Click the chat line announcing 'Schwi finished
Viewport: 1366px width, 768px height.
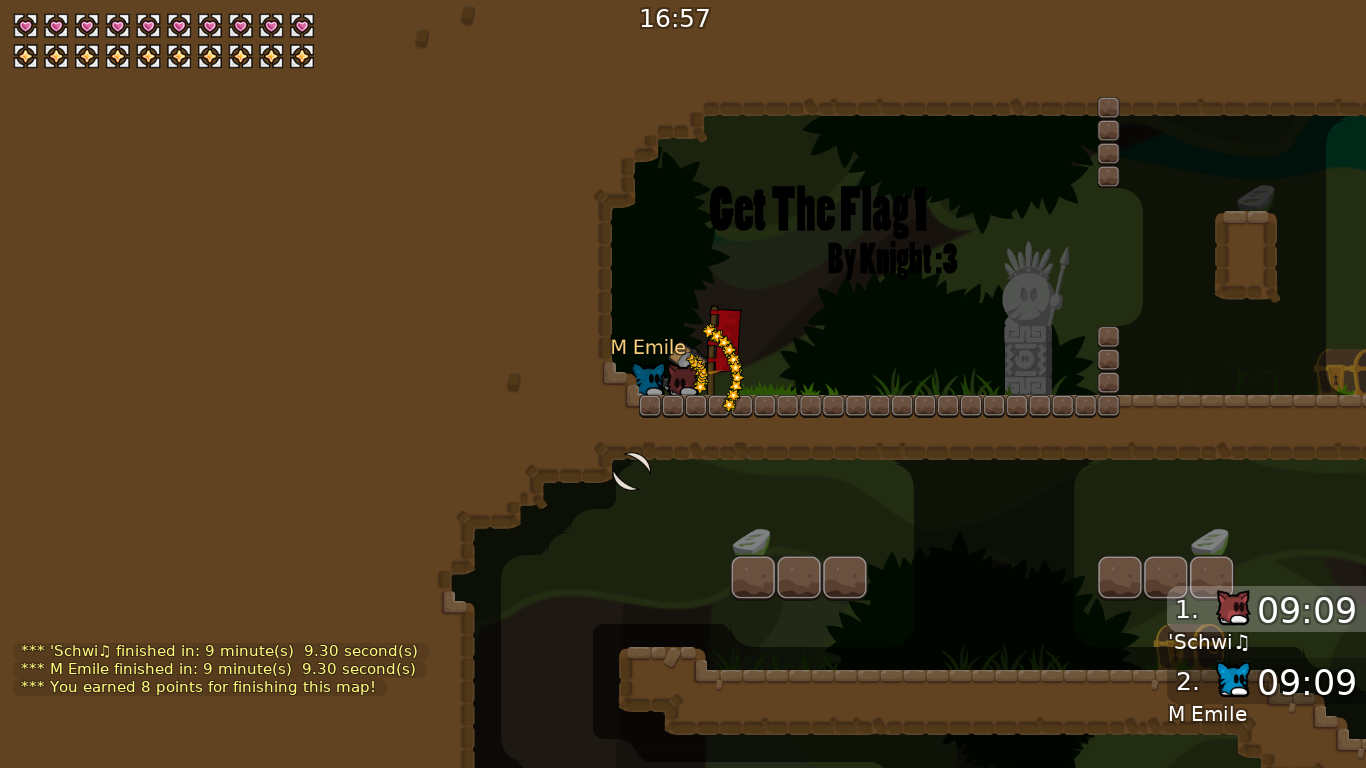coord(219,650)
